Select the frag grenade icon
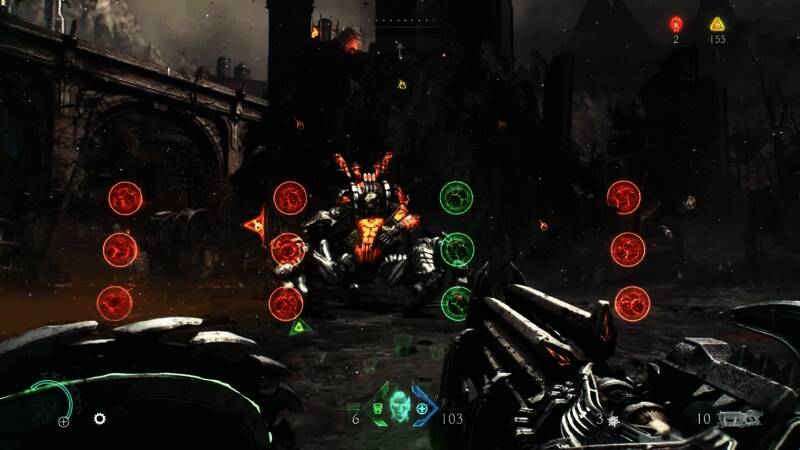The height and width of the screenshot is (450, 800). pyautogui.click(x=613, y=421)
